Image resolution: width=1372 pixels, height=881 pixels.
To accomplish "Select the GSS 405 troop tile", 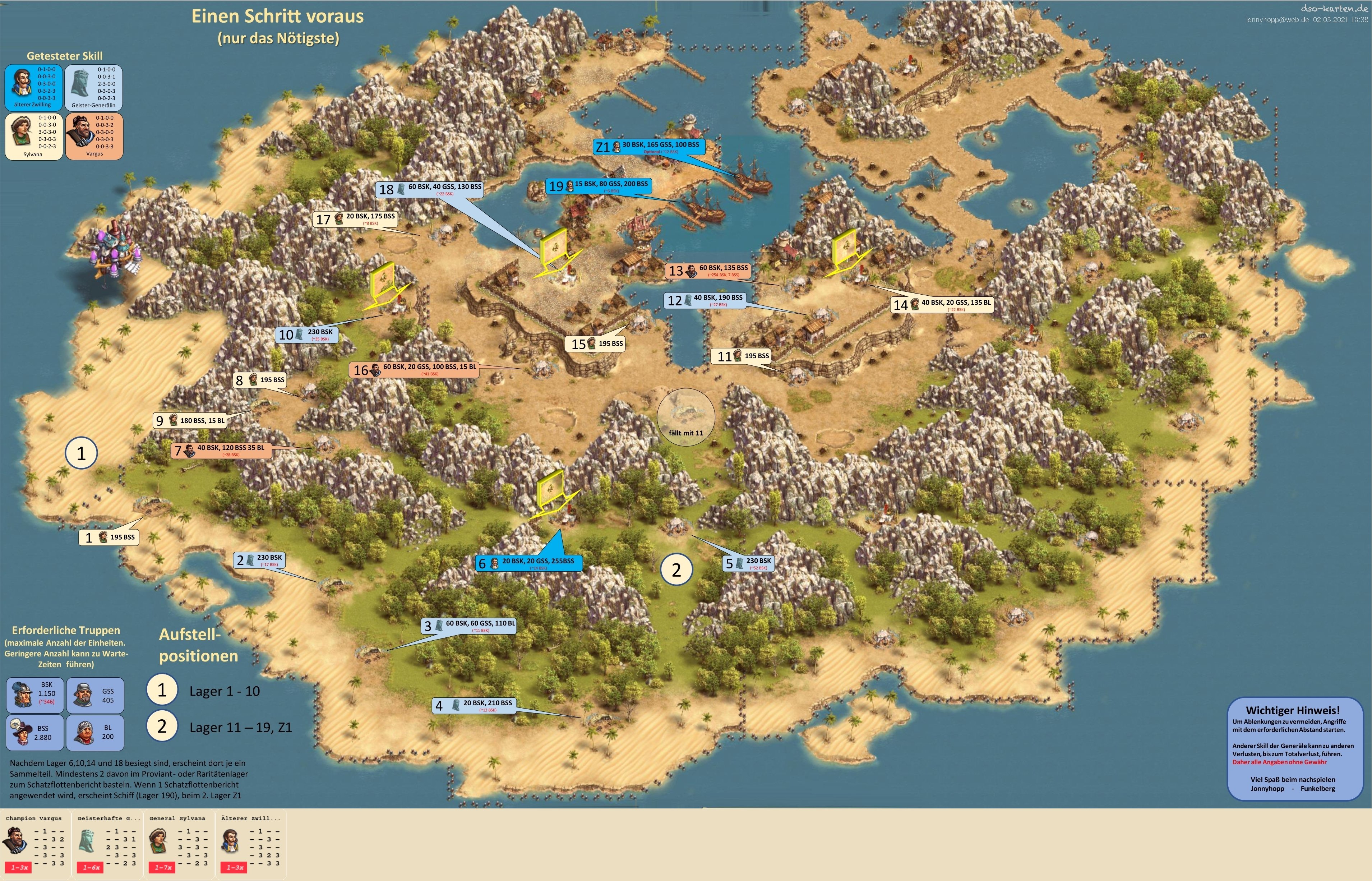I will tap(95, 695).
